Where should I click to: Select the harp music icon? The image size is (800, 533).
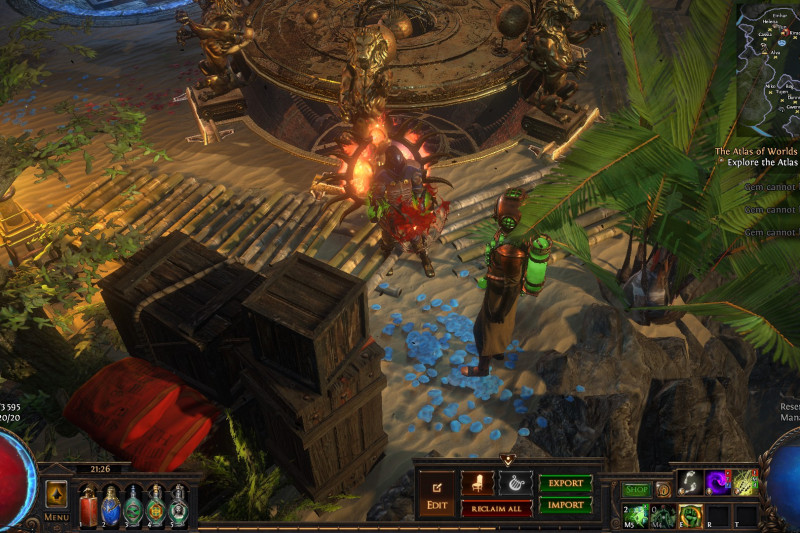(x=515, y=483)
